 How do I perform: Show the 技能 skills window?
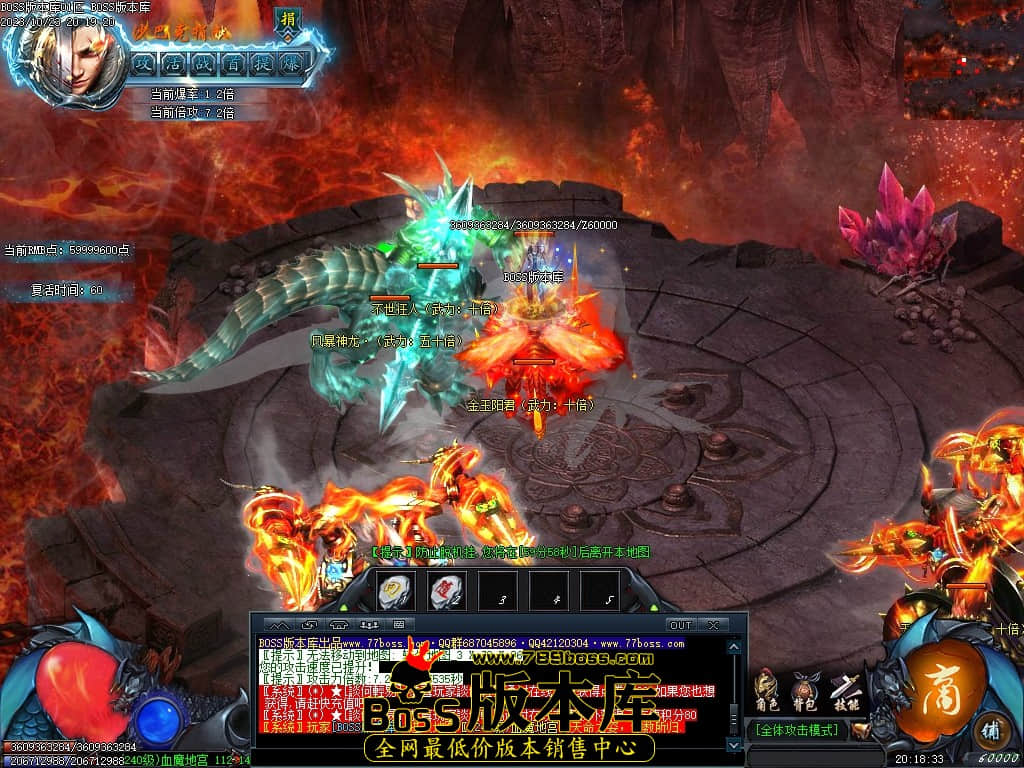(844, 692)
